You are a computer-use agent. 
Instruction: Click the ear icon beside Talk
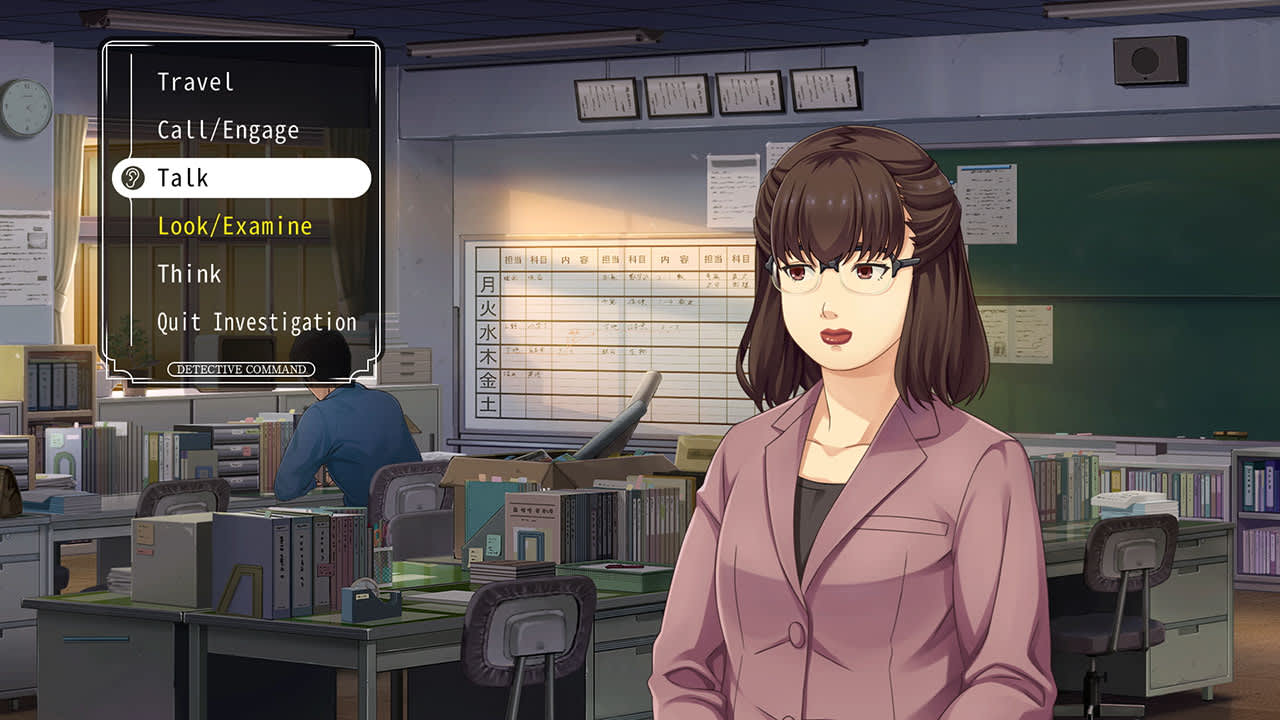point(131,178)
